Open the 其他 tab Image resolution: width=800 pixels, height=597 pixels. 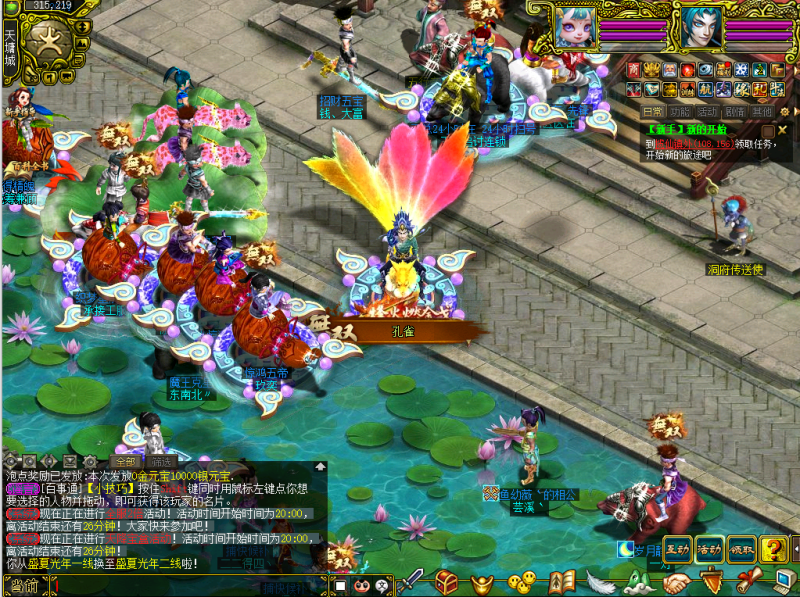point(762,112)
